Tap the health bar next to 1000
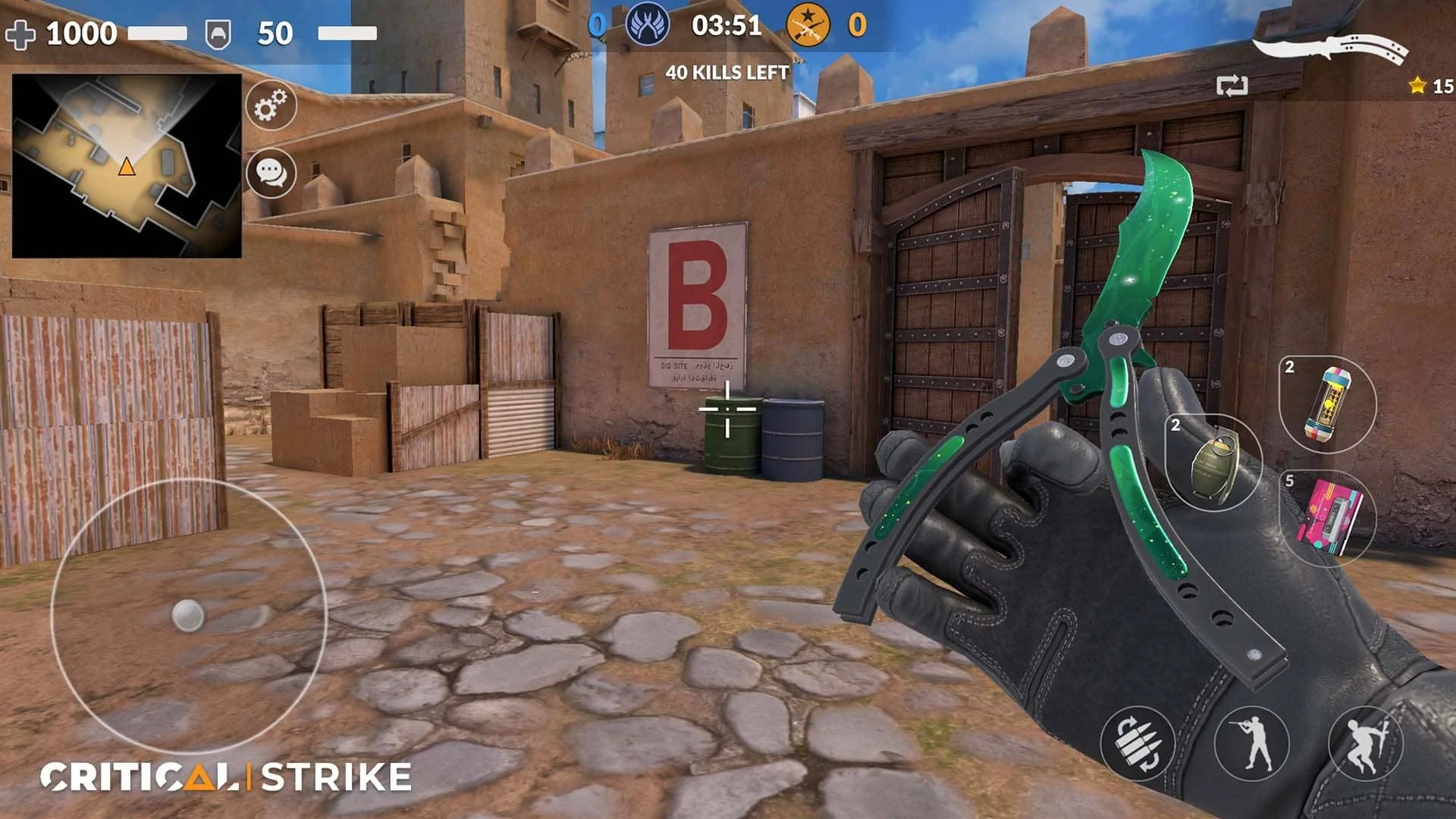Viewport: 1456px width, 819px height. click(159, 32)
